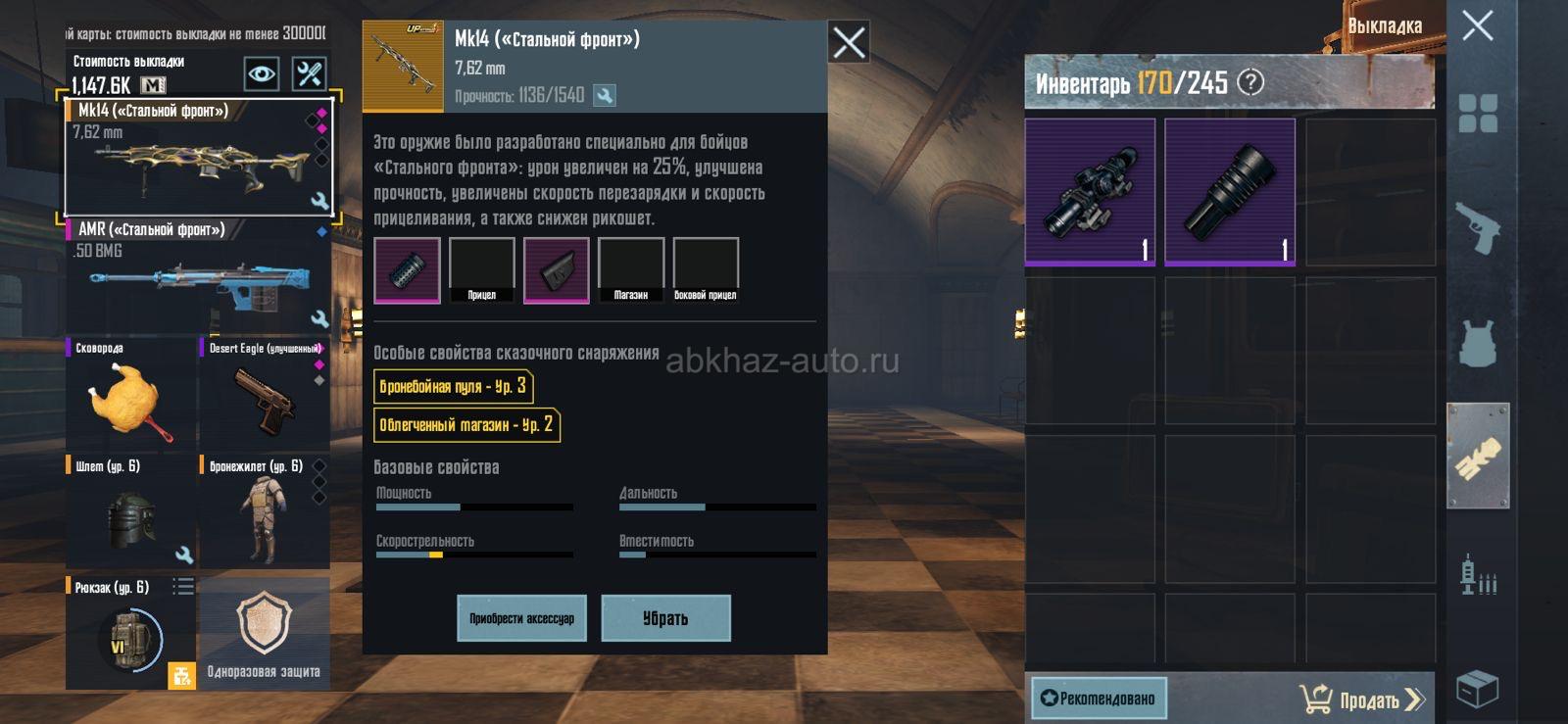The width and height of the screenshot is (1568, 724).
Task: Open the empty 'Магазин' magazine attachment slot
Action: [630, 270]
